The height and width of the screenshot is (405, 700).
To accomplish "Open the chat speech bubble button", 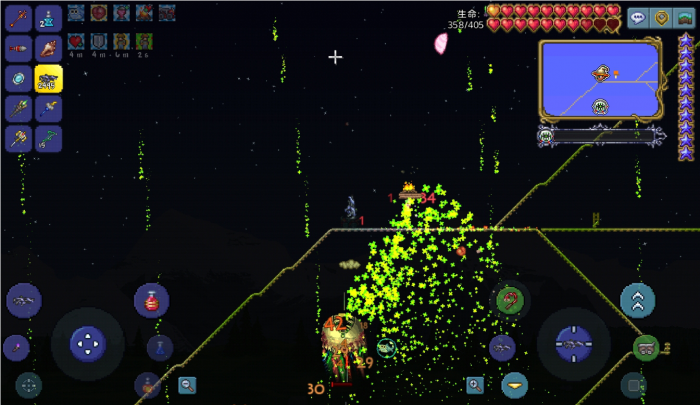I will [x=637, y=18].
